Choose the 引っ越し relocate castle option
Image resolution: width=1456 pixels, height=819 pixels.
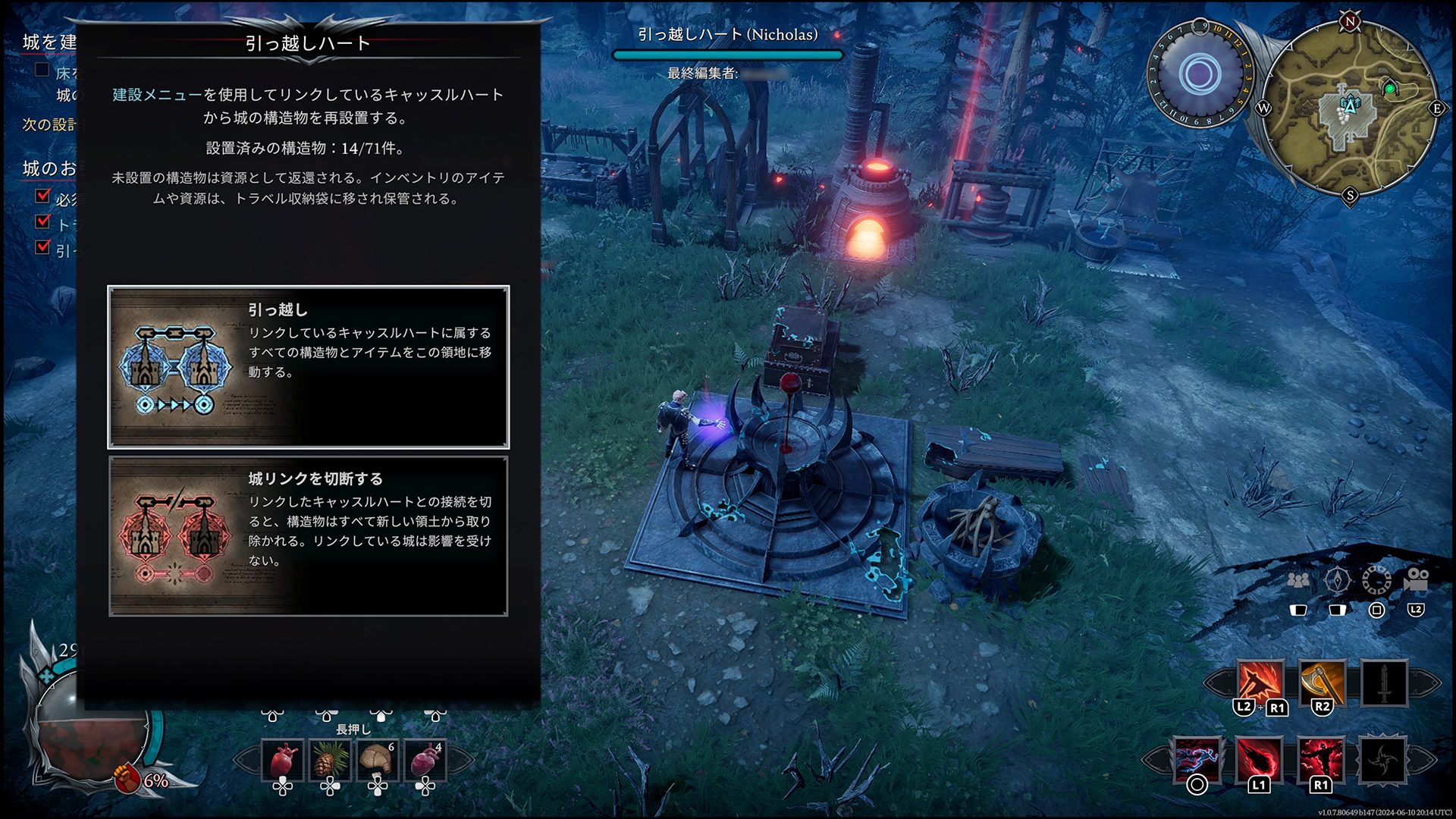[309, 368]
